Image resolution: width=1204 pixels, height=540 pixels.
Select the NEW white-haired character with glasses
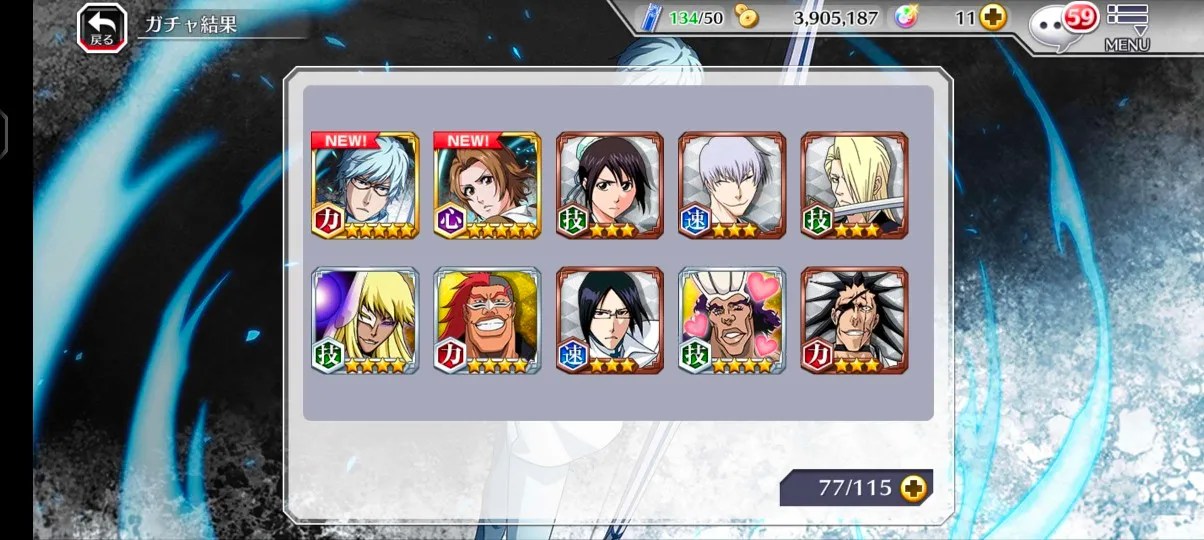[365, 185]
